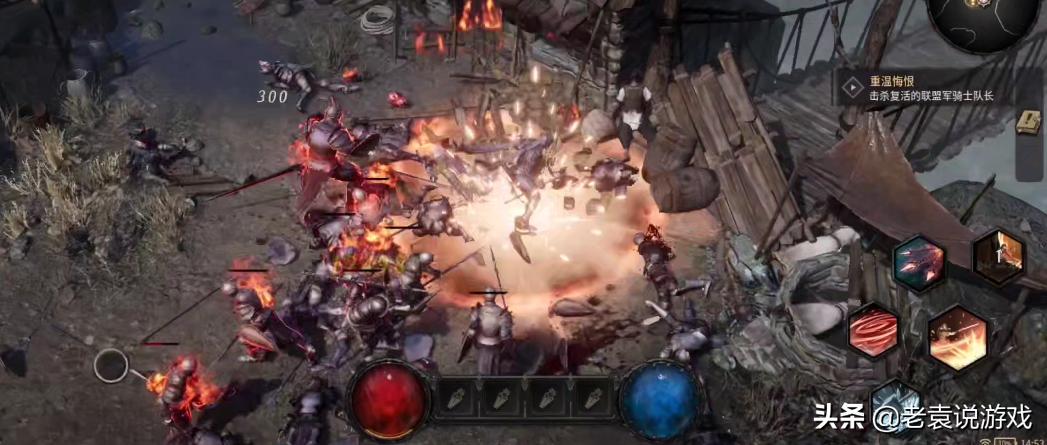
Task: Activate the red whirlwind skill
Action: click(872, 329)
